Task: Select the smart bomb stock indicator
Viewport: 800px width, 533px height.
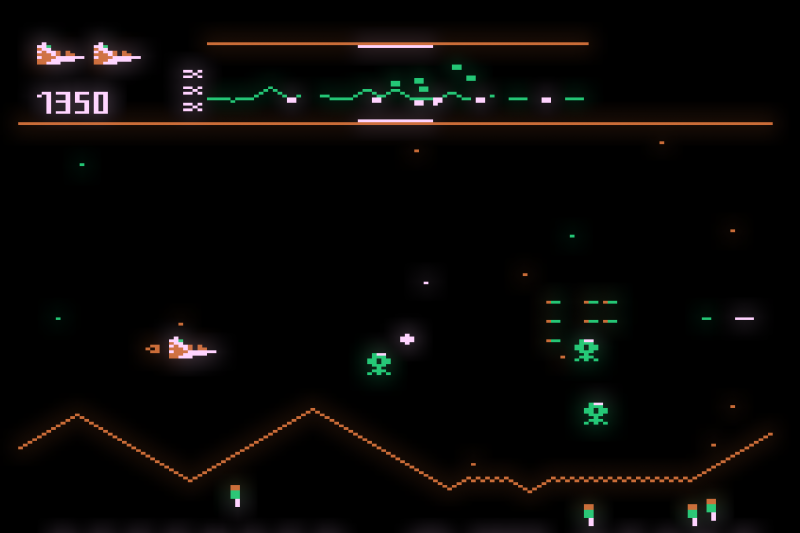Action: click(192, 90)
